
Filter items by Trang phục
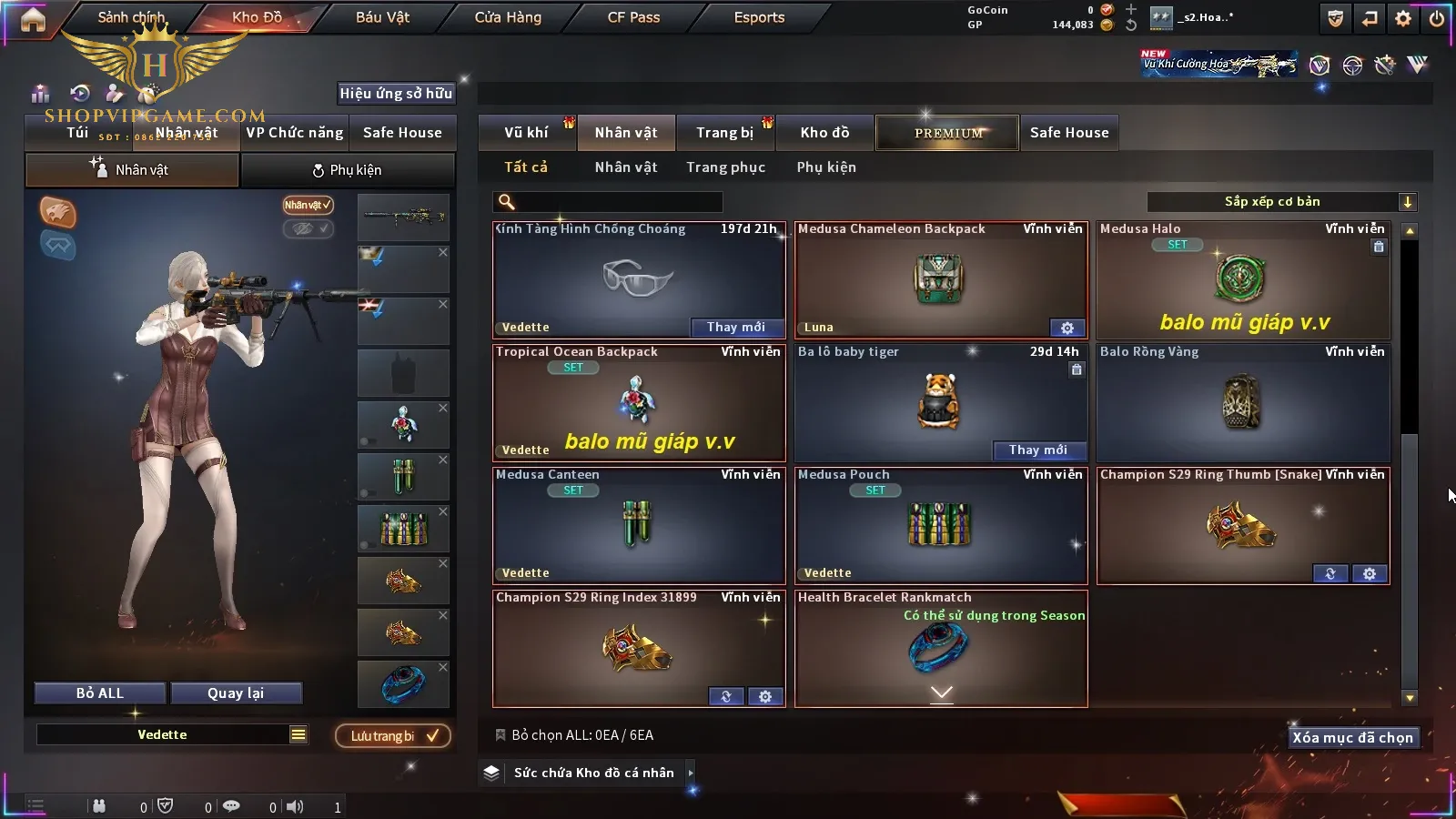pos(725,167)
